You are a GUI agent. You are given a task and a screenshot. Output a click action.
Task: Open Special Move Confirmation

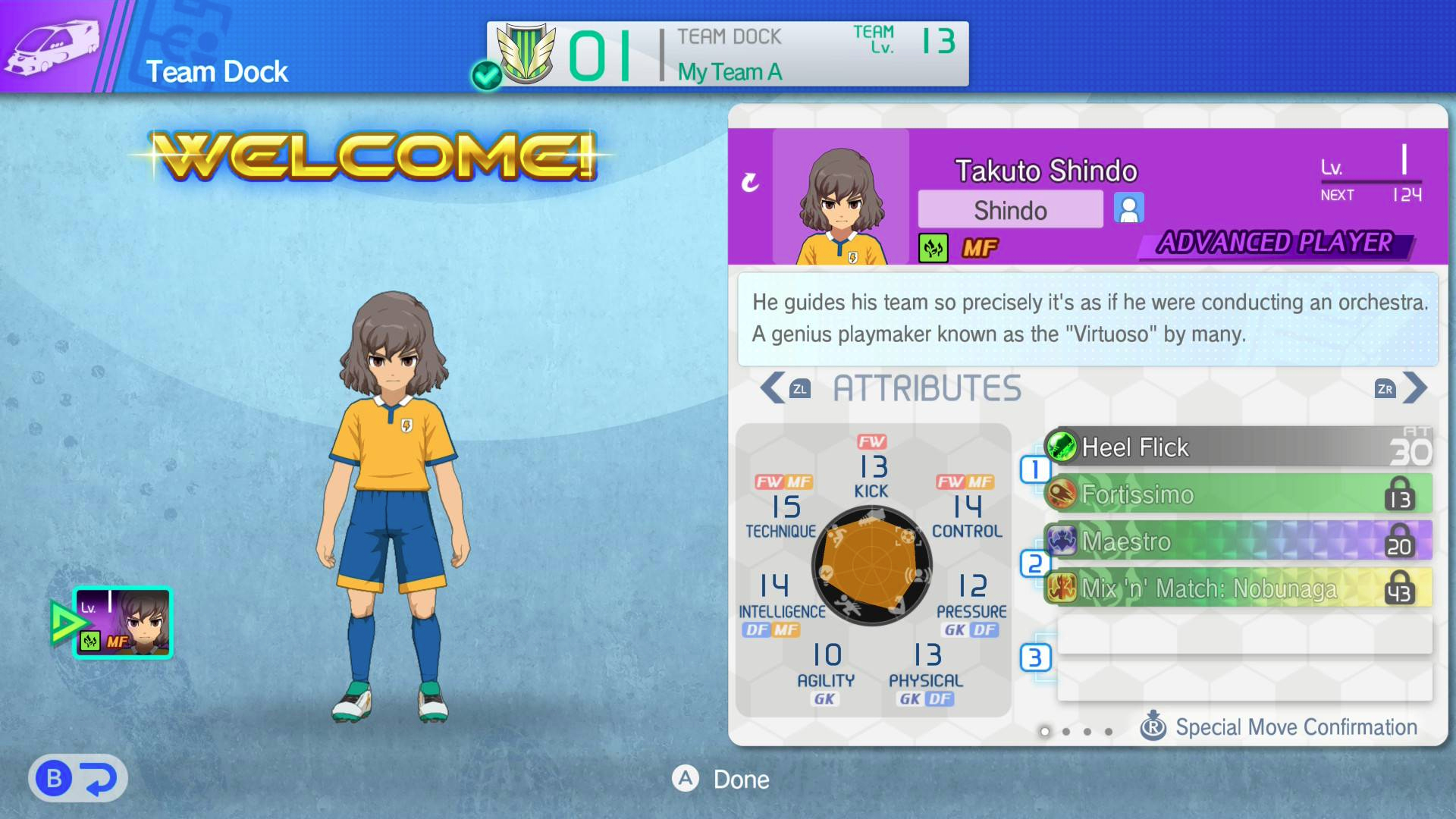(1279, 727)
